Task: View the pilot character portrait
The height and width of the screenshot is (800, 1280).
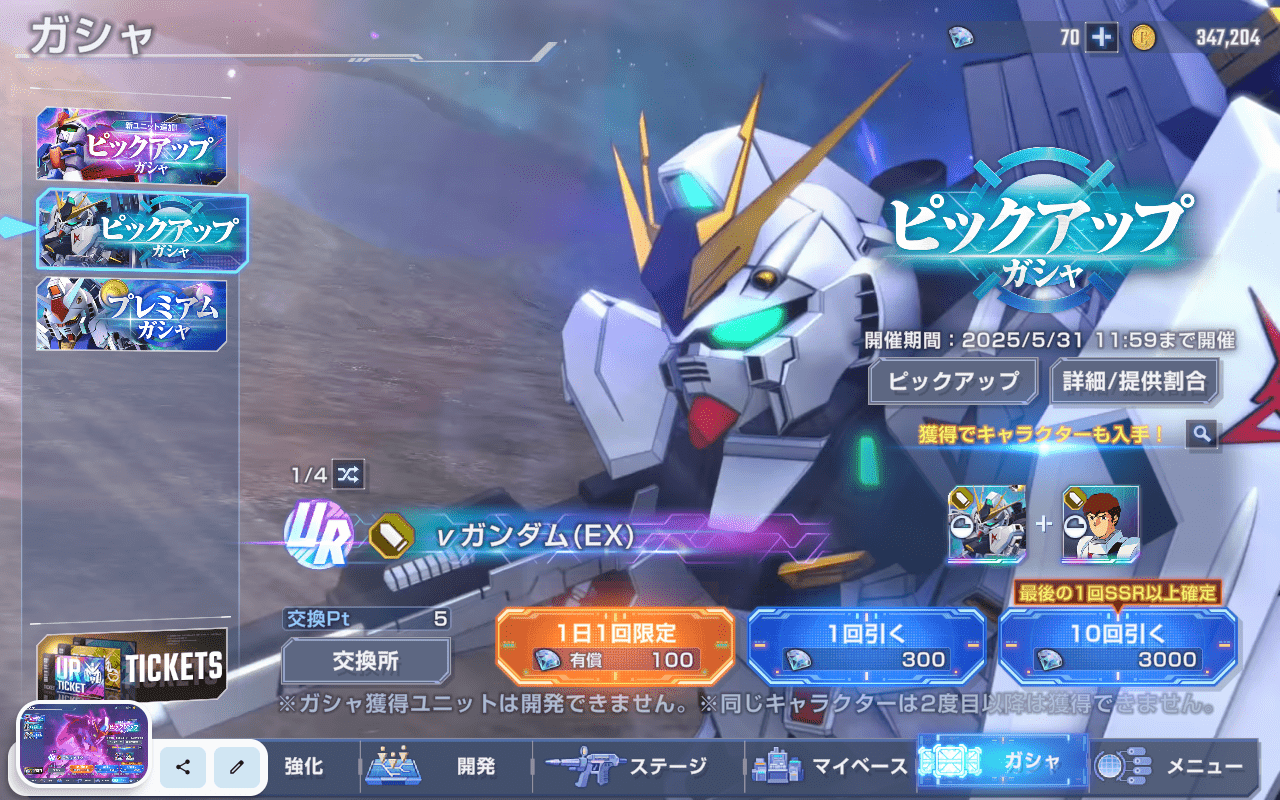Action: click(1100, 524)
